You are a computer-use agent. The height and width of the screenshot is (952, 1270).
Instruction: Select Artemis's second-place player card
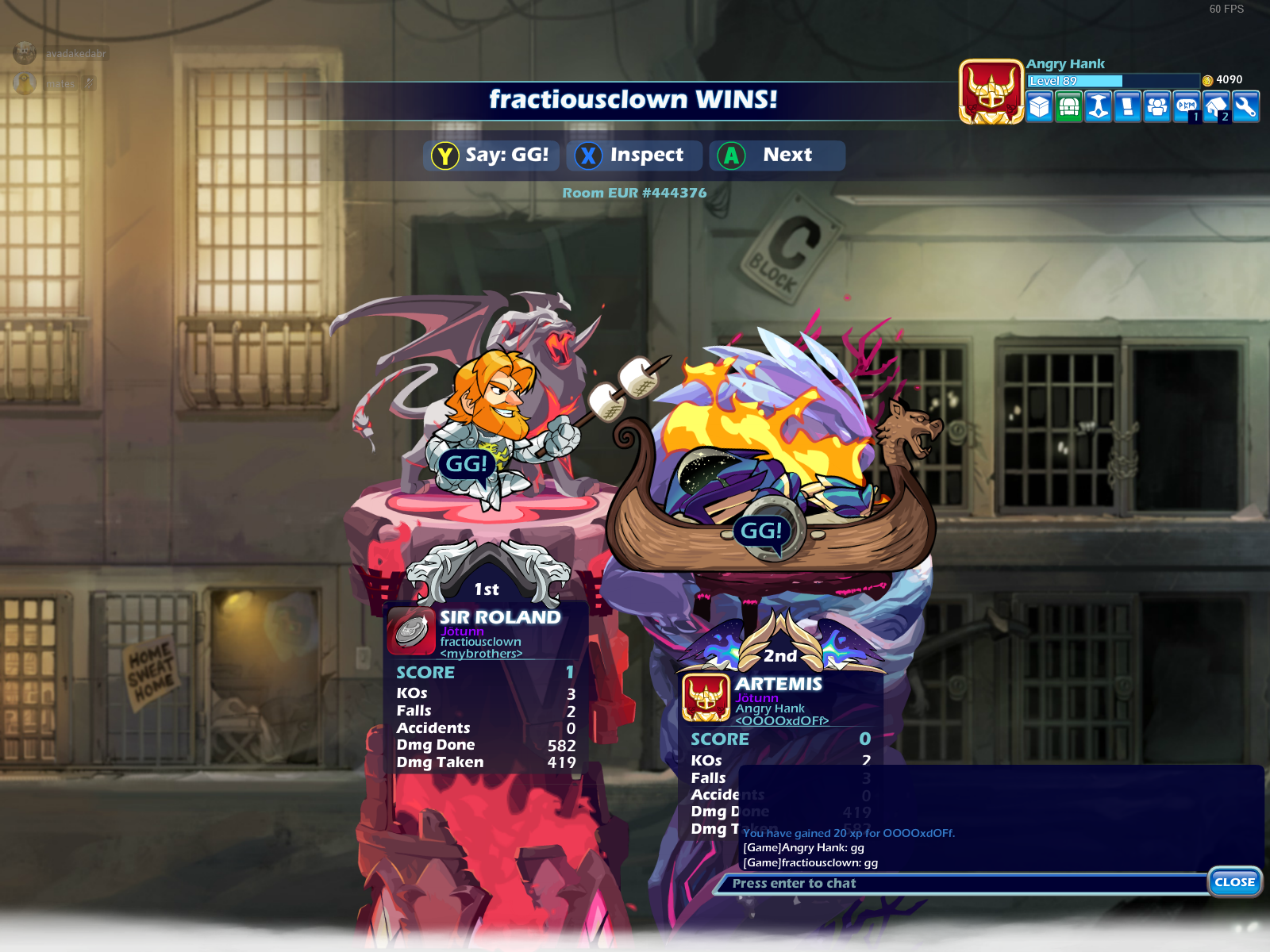[x=781, y=700]
